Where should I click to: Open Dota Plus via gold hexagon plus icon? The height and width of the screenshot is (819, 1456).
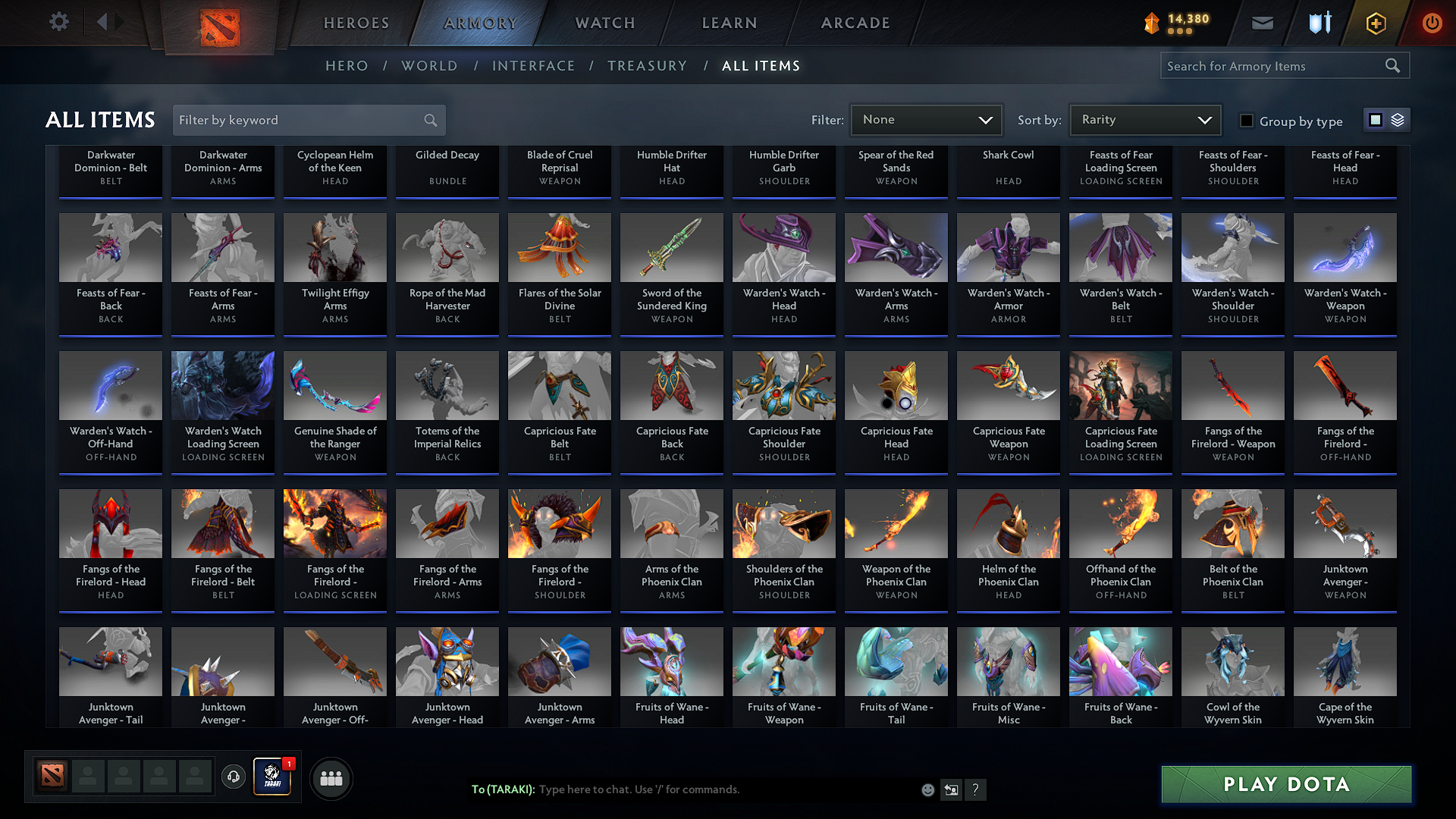(x=1375, y=23)
